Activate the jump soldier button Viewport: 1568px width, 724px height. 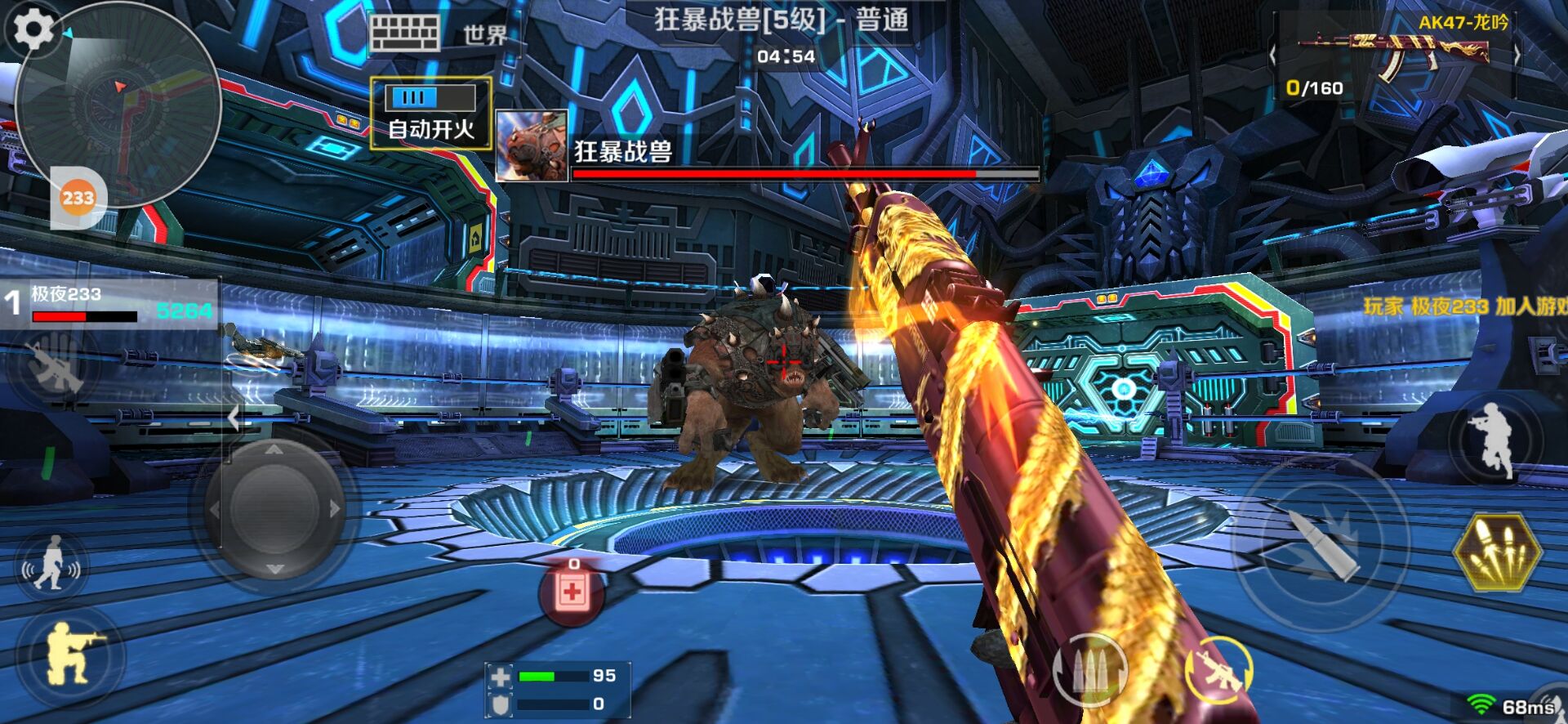(x=1494, y=440)
